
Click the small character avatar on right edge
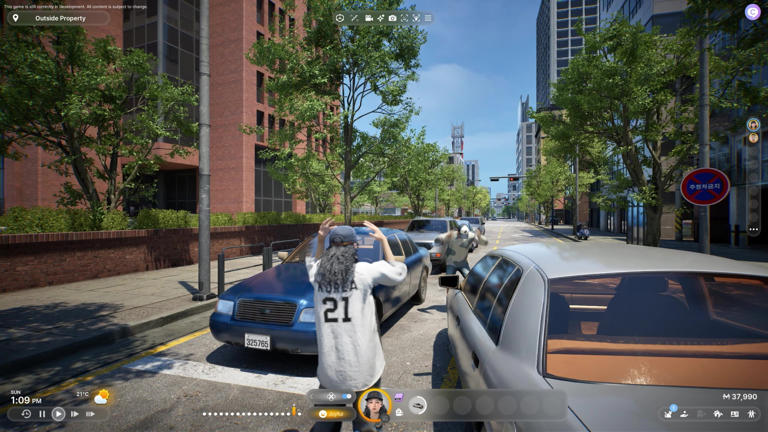(753, 125)
